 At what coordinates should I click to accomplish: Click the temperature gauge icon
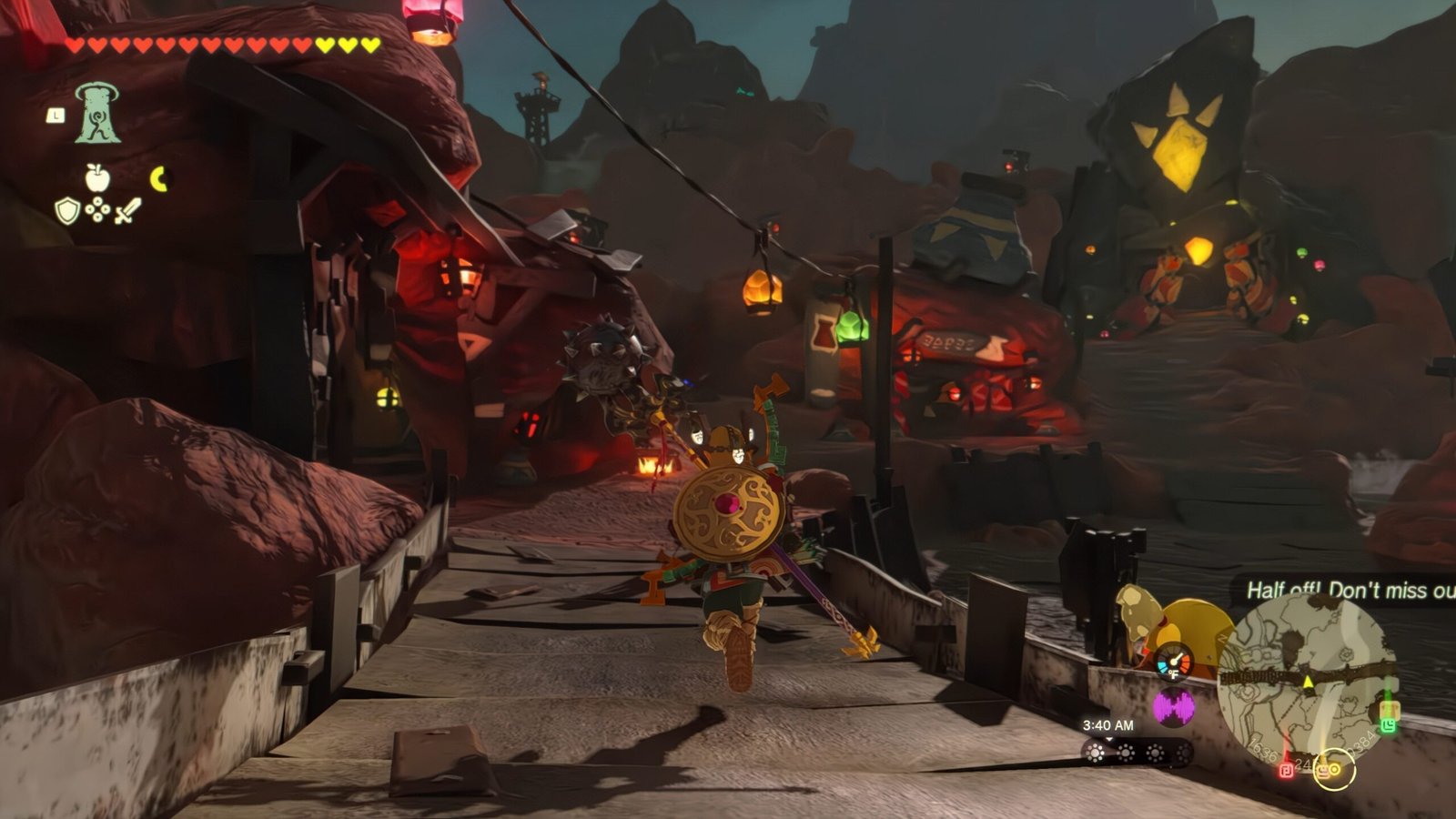1175,662
